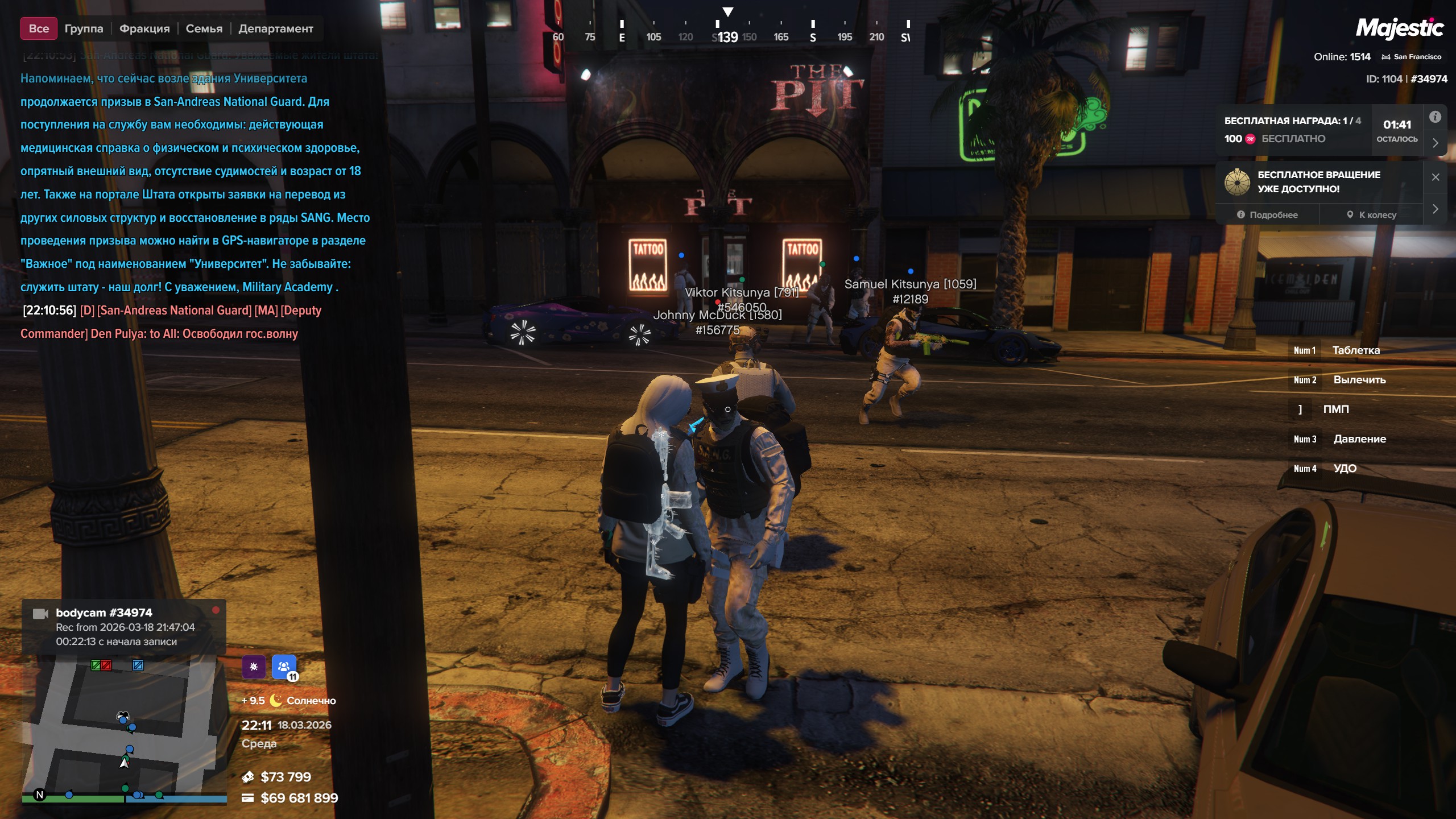The image size is (1456, 819).
Task: Open the Группа chat tab
Action: pos(84,28)
